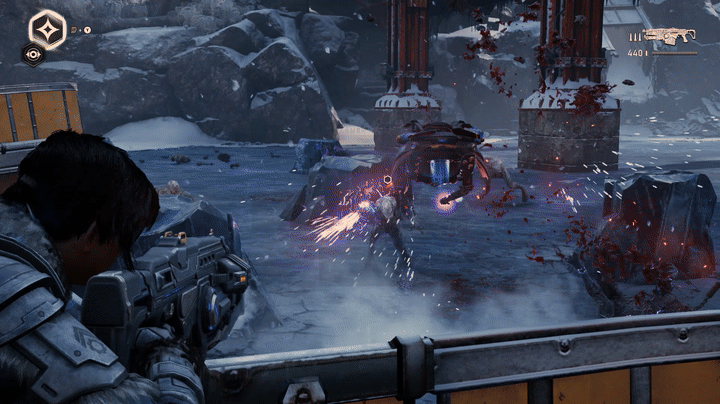Screen dimensions: 720x404
Task: Activate the four-point star ability hexagon
Action: pyautogui.click(x=46, y=28)
